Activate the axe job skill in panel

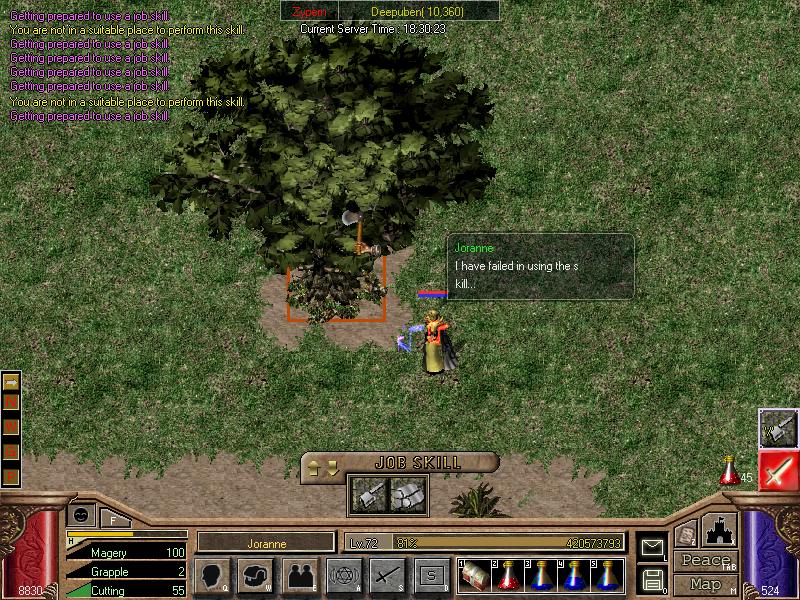pos(367,494)
